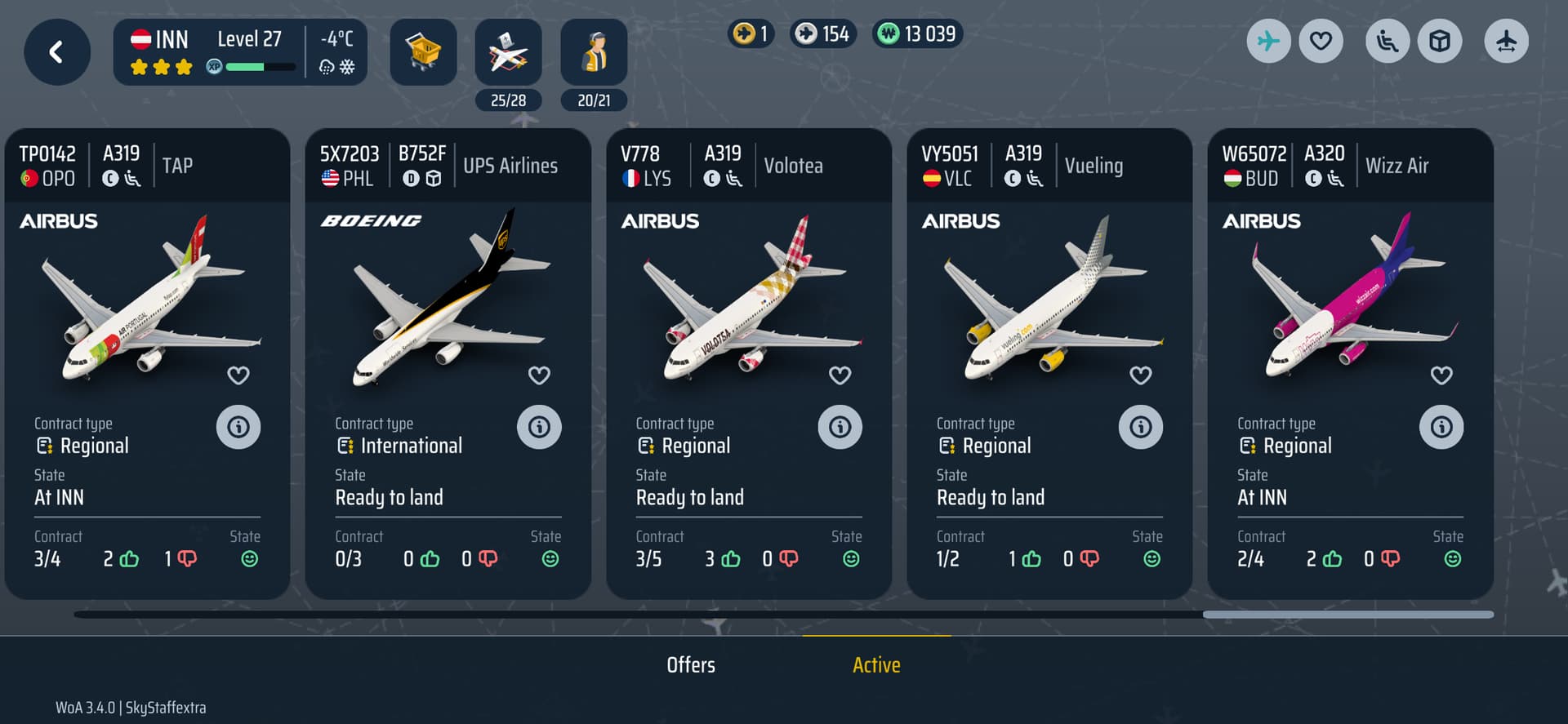Go back with the arrow button
Viewport: 1568px width, 724px height.
(x=56, y=53)
